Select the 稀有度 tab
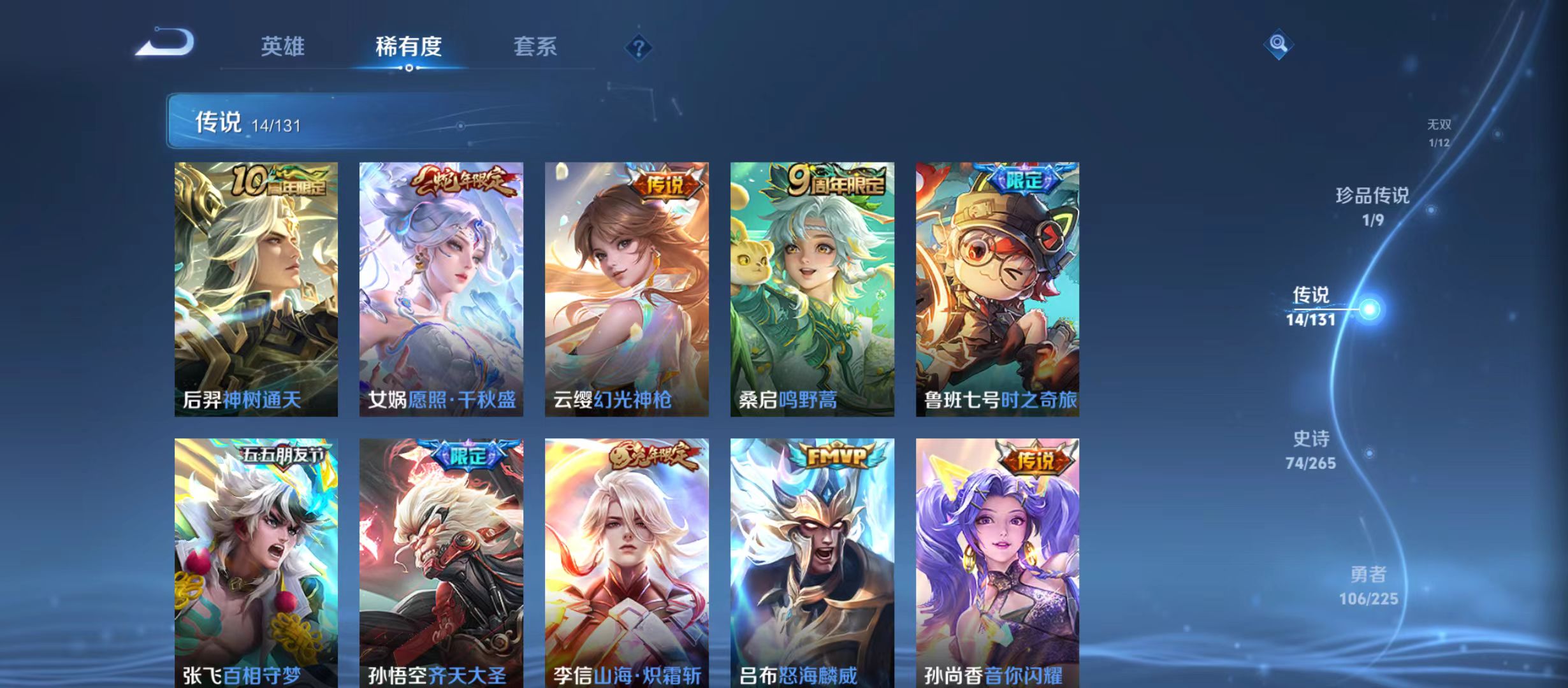Image resolution: width=1568 pixels, height=688 pixels. [x=410, y=46]
